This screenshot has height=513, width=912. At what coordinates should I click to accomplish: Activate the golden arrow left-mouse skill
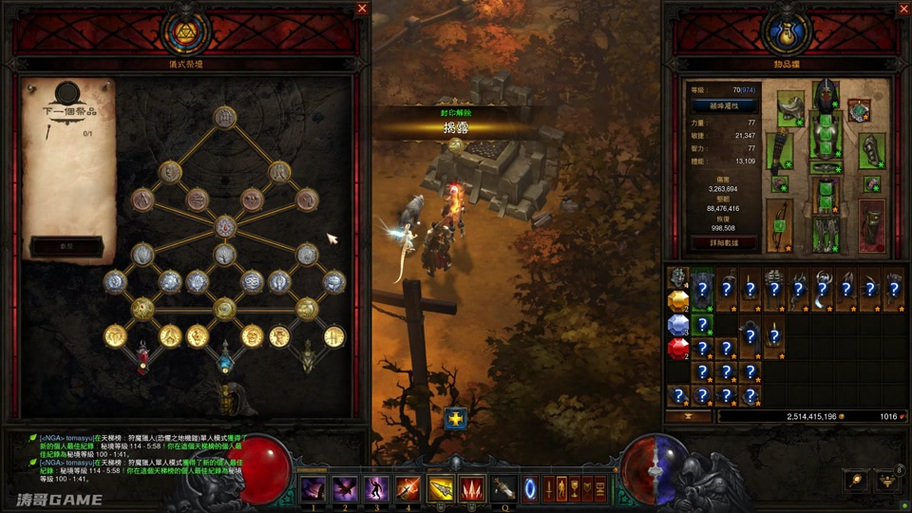[x=440, y=489]
